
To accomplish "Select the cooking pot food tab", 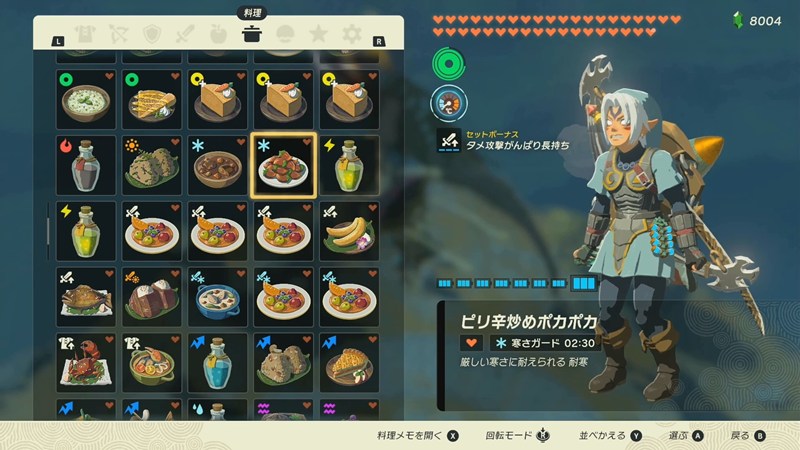I will [x=252, y=34].
